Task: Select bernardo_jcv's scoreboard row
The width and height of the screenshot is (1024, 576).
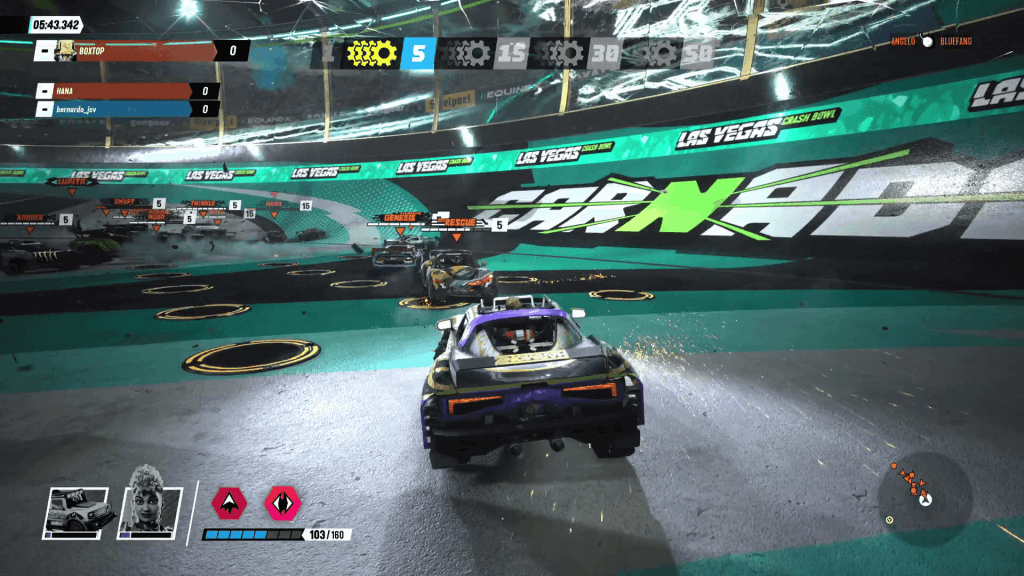Action: (127, 109)
